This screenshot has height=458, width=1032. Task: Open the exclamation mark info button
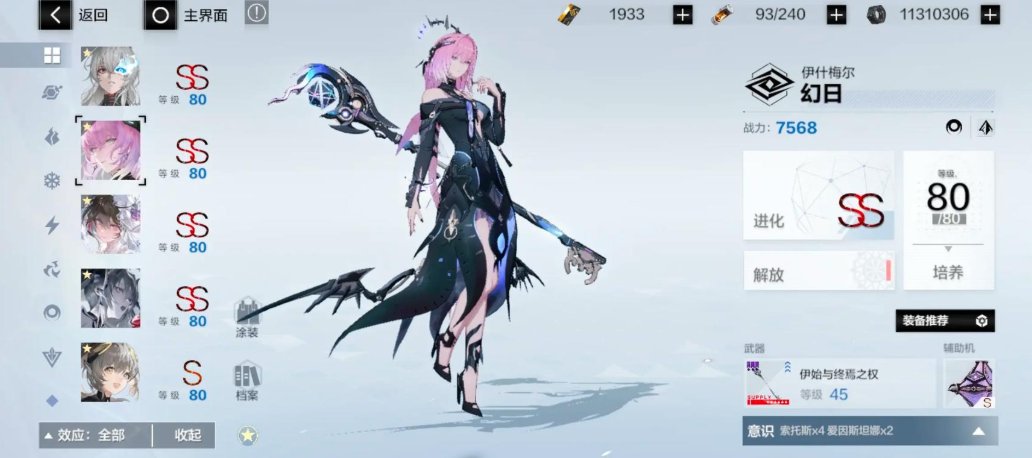click(x=257, y=14)
